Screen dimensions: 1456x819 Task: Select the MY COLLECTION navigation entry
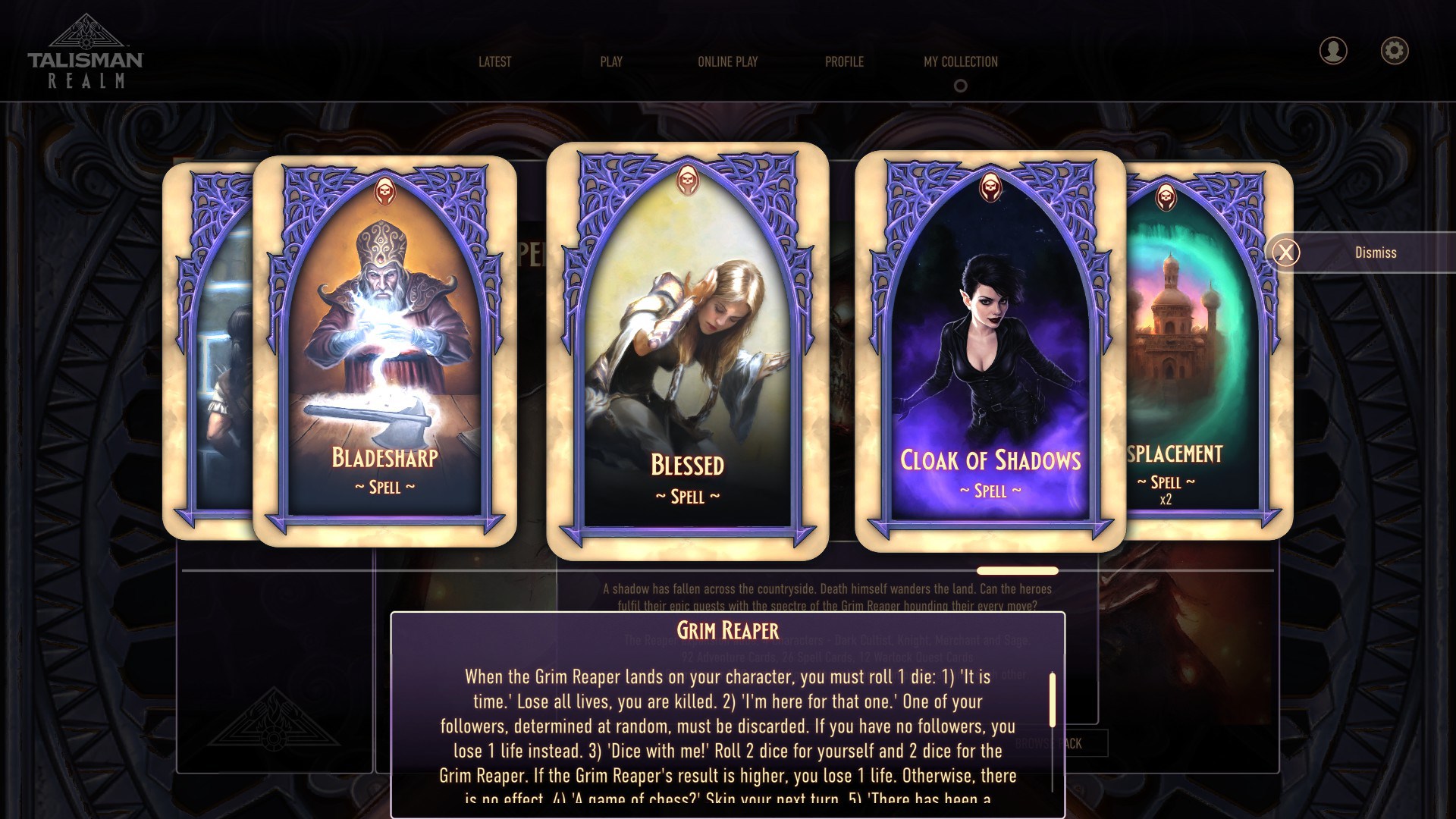click(959, 62)
